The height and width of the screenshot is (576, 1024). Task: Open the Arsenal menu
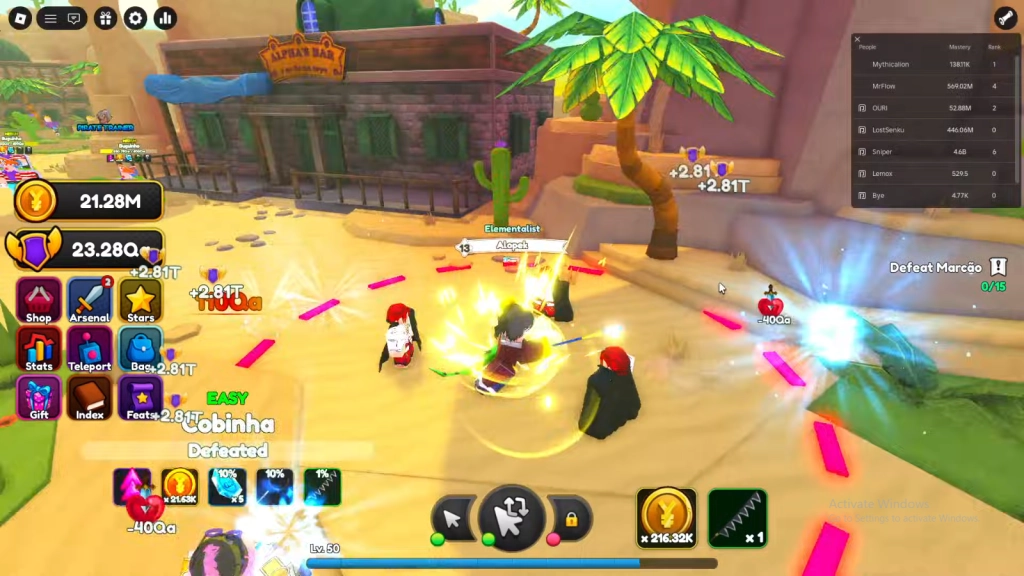pyautogui.click(x=89, y=300)
